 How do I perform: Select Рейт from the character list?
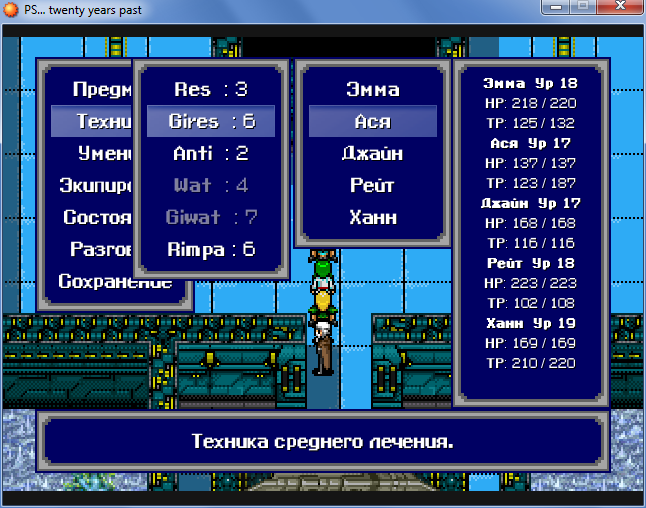point(372,185)
